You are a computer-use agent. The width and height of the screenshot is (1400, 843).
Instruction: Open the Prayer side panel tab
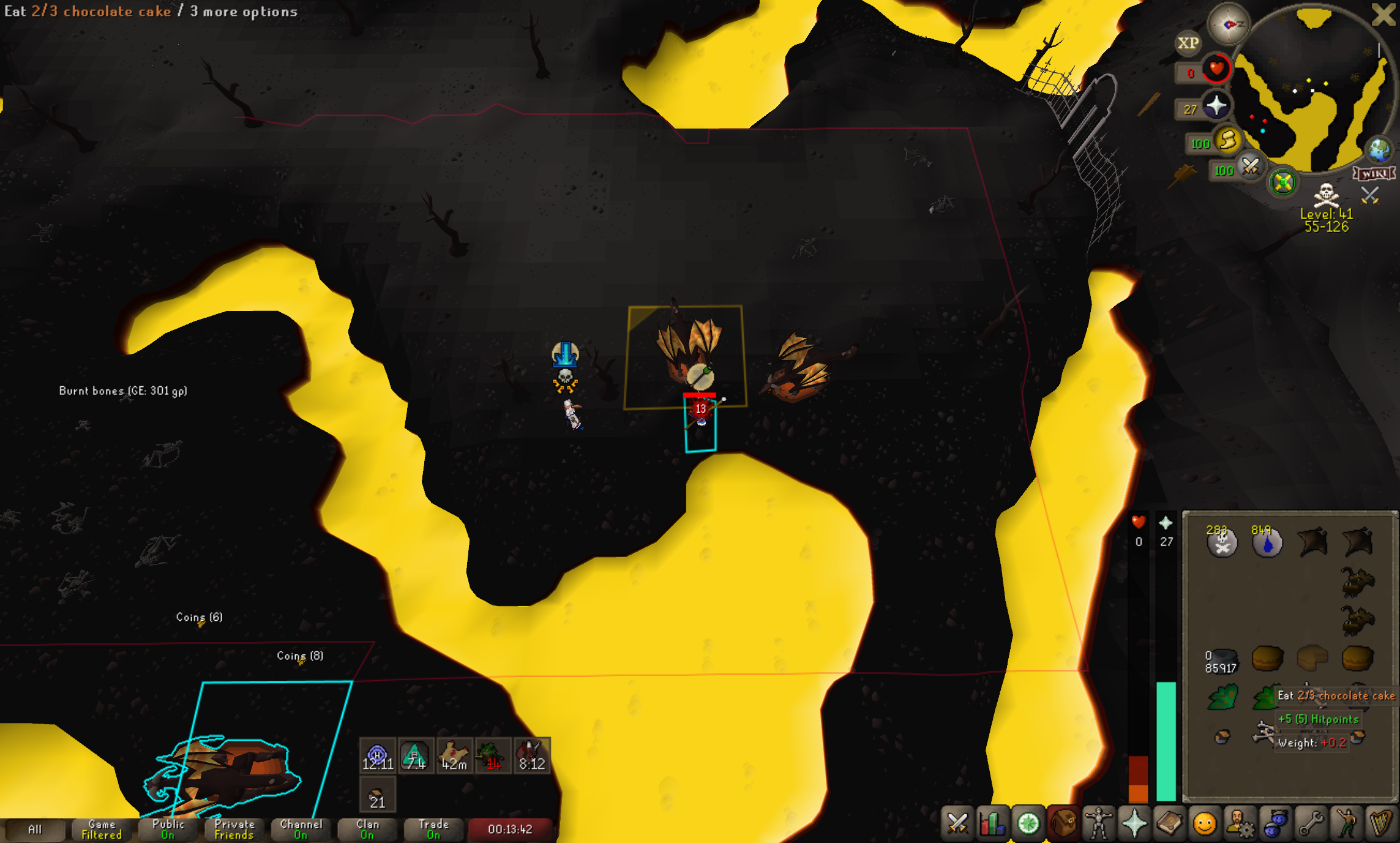click(x=1134, y=823)
